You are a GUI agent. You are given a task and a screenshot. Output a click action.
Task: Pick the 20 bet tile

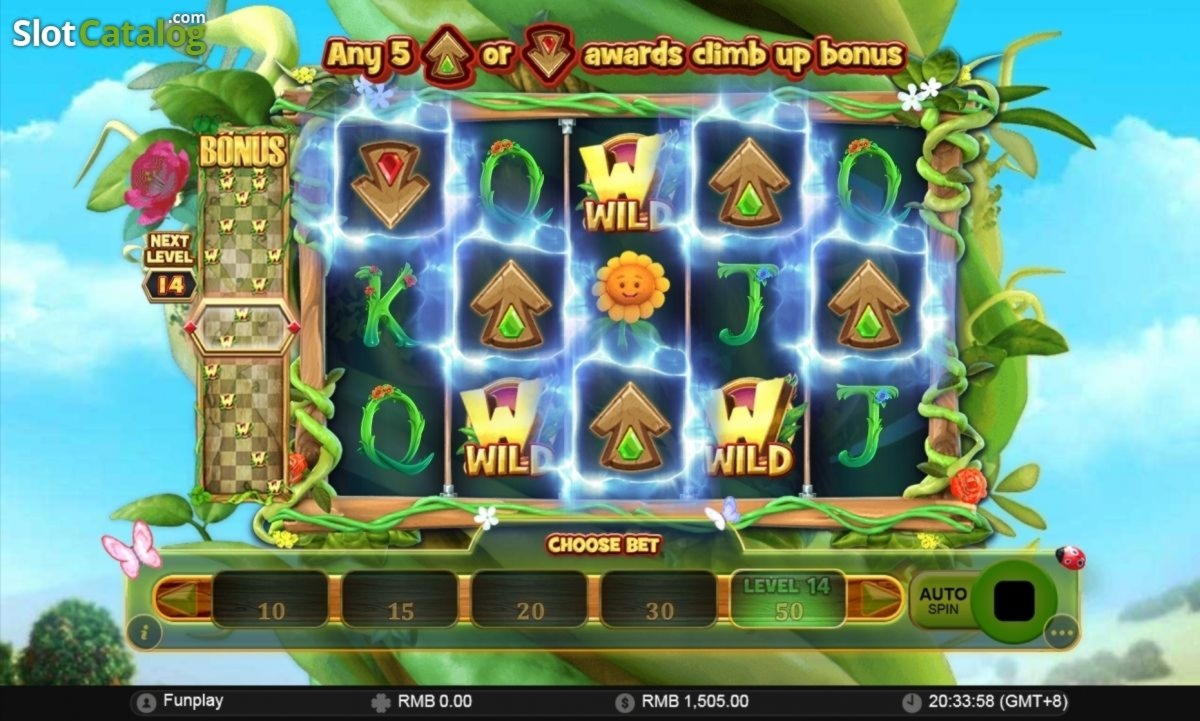pyautogui.click(x=529, y=600)
